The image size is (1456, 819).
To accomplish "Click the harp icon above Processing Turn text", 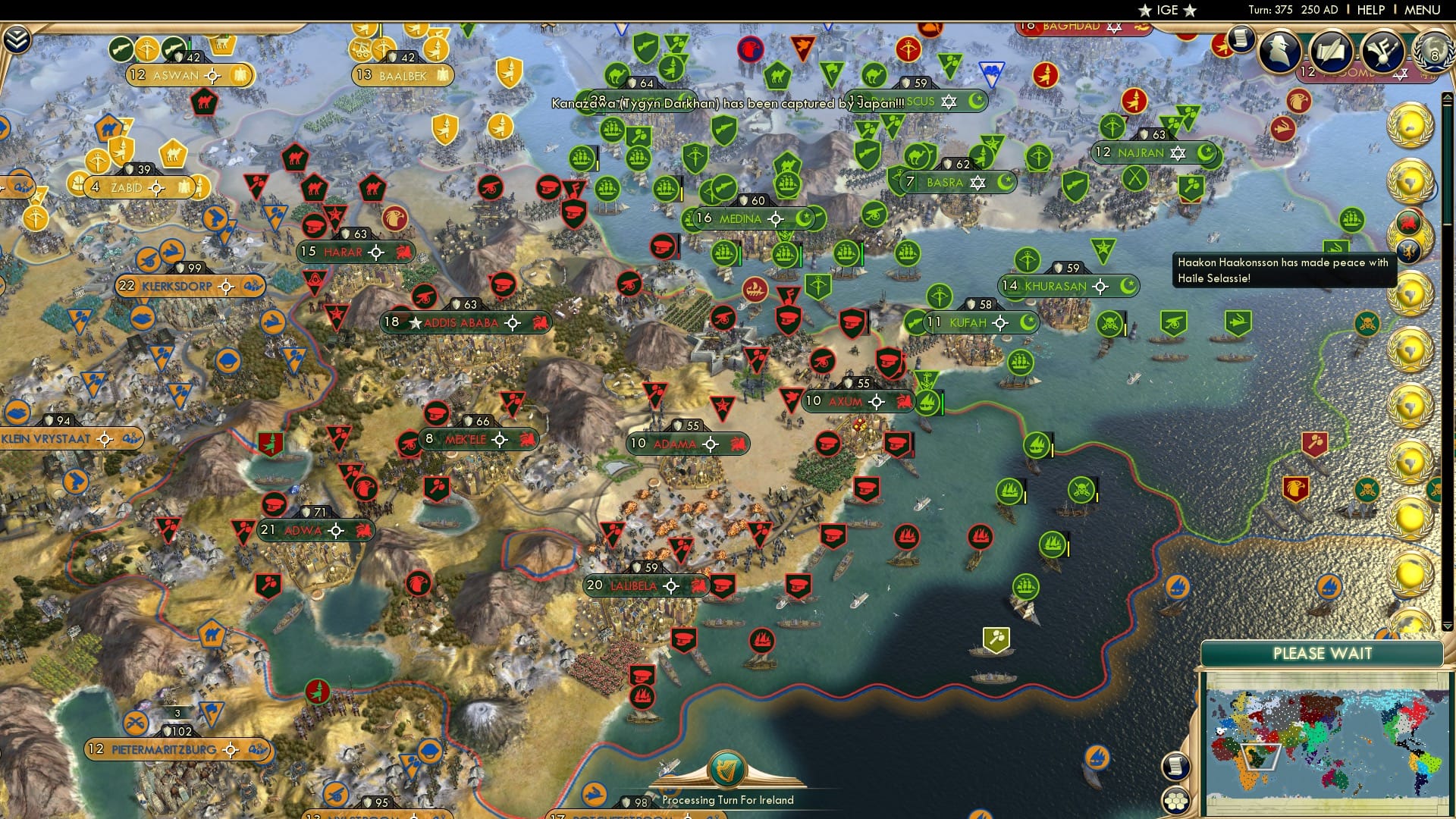I will [726, 769].
